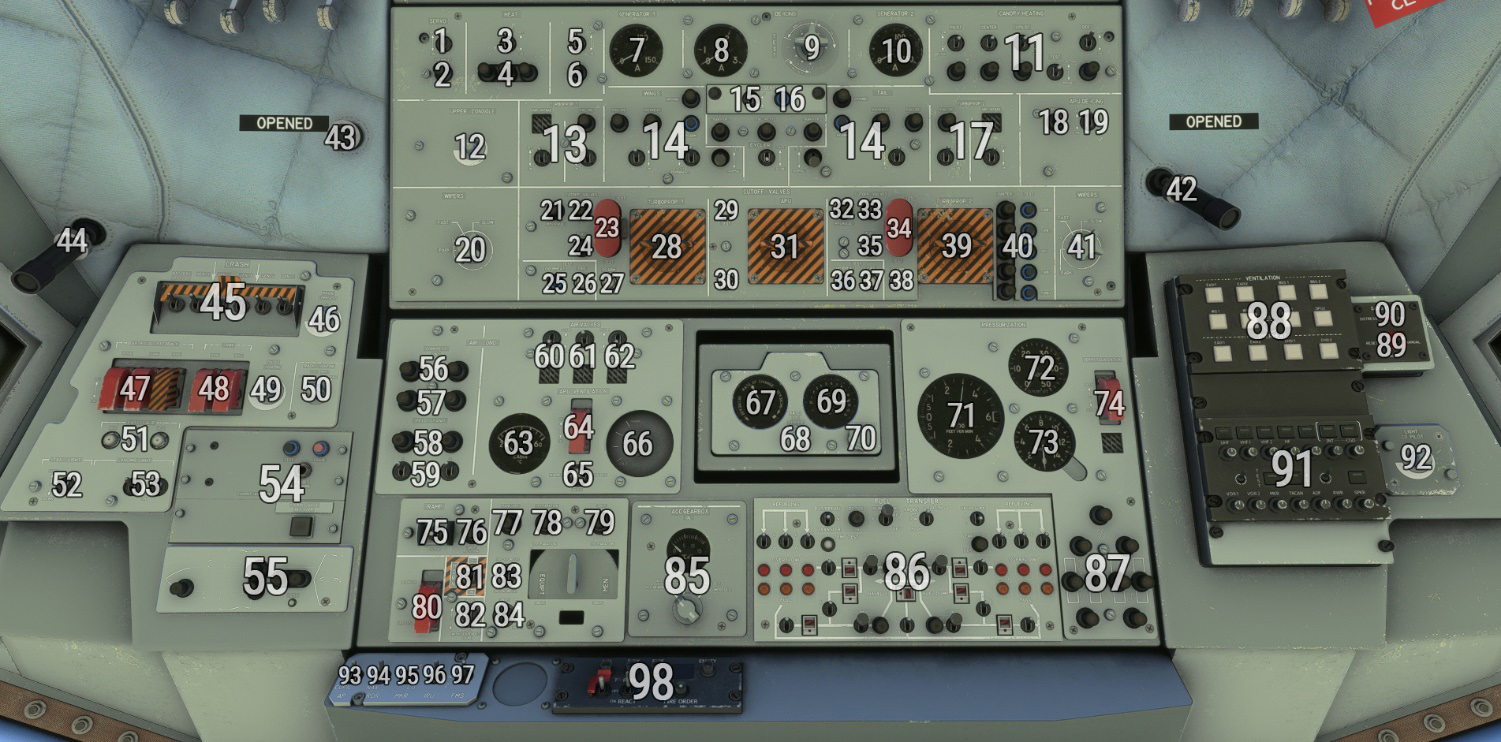1501x742 pixels.
Task: Toggle the red oval guard numbered 23
Action: click(607, 227)
